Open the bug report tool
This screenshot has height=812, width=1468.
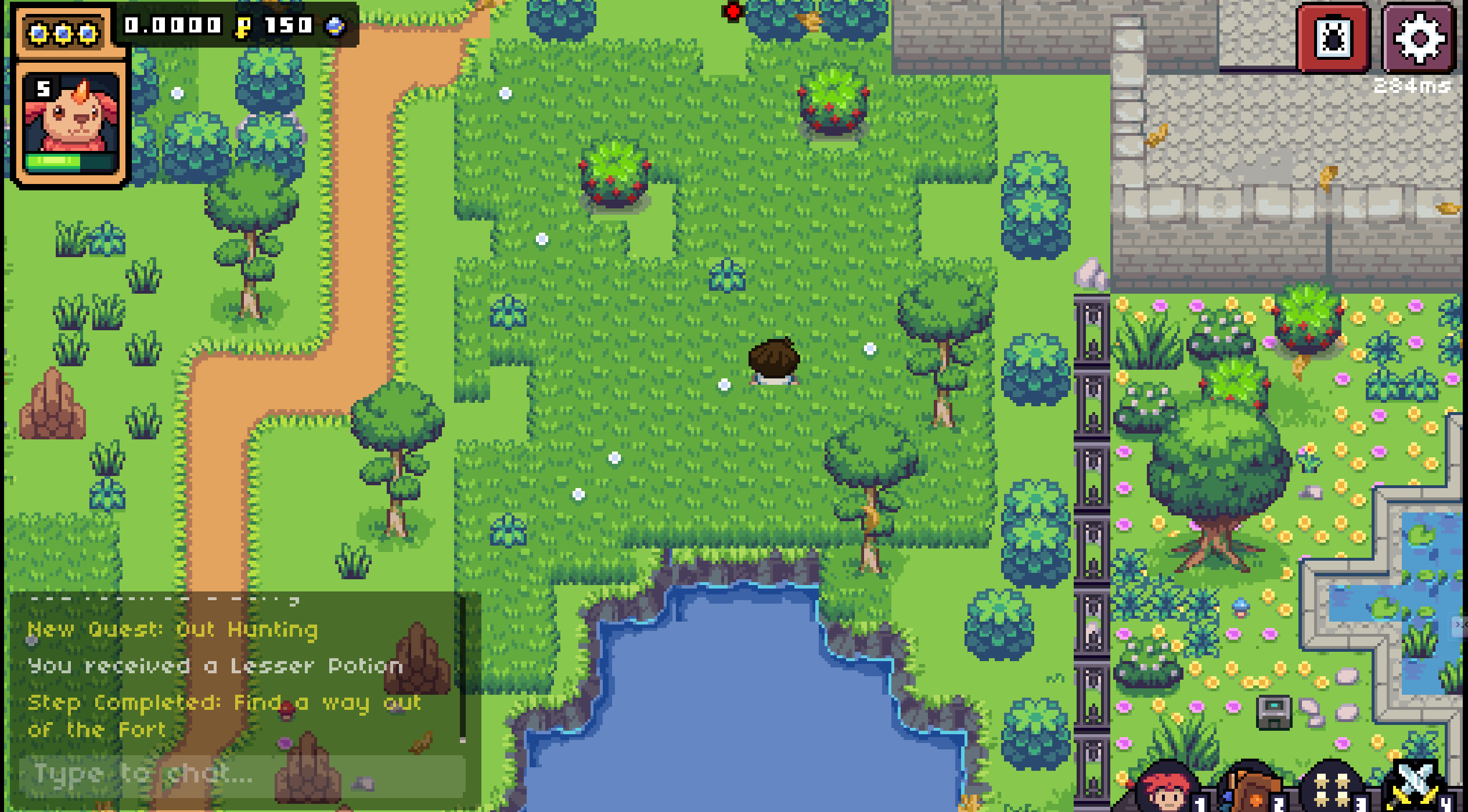pyautogui.click(x=1332, y=37)
